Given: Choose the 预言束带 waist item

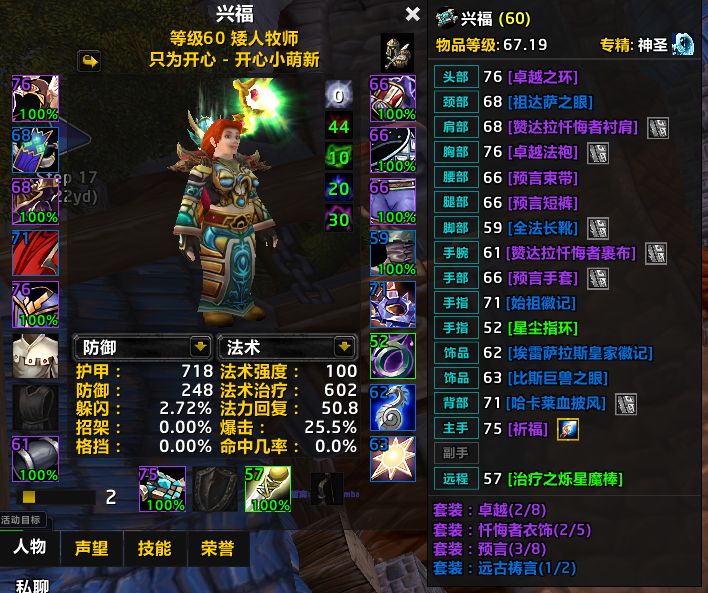Looking at the screenshot, I should 543,178.
